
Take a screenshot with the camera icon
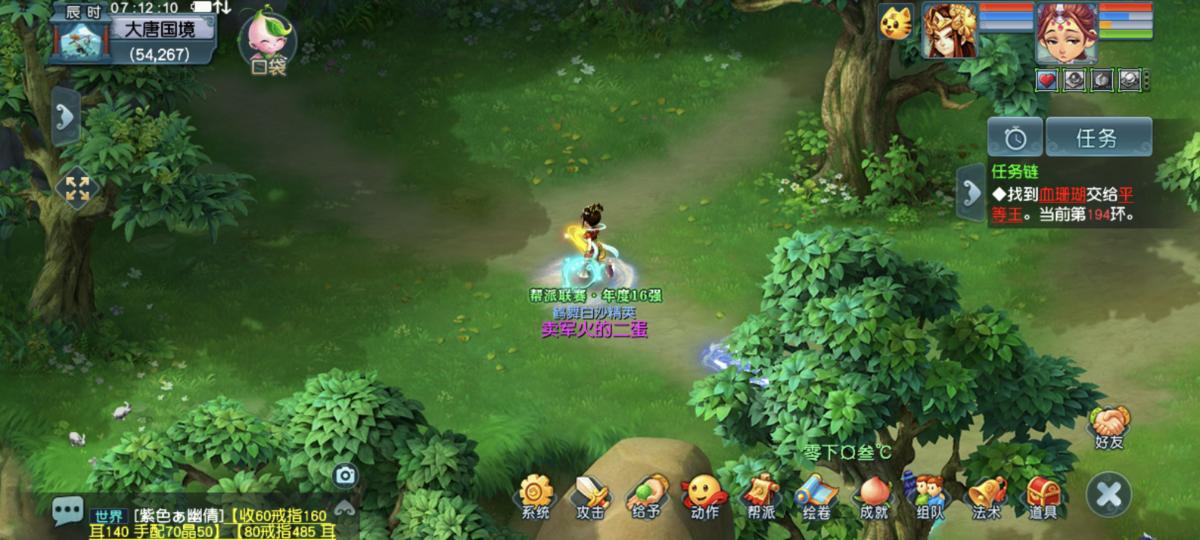tap(345, 475)
